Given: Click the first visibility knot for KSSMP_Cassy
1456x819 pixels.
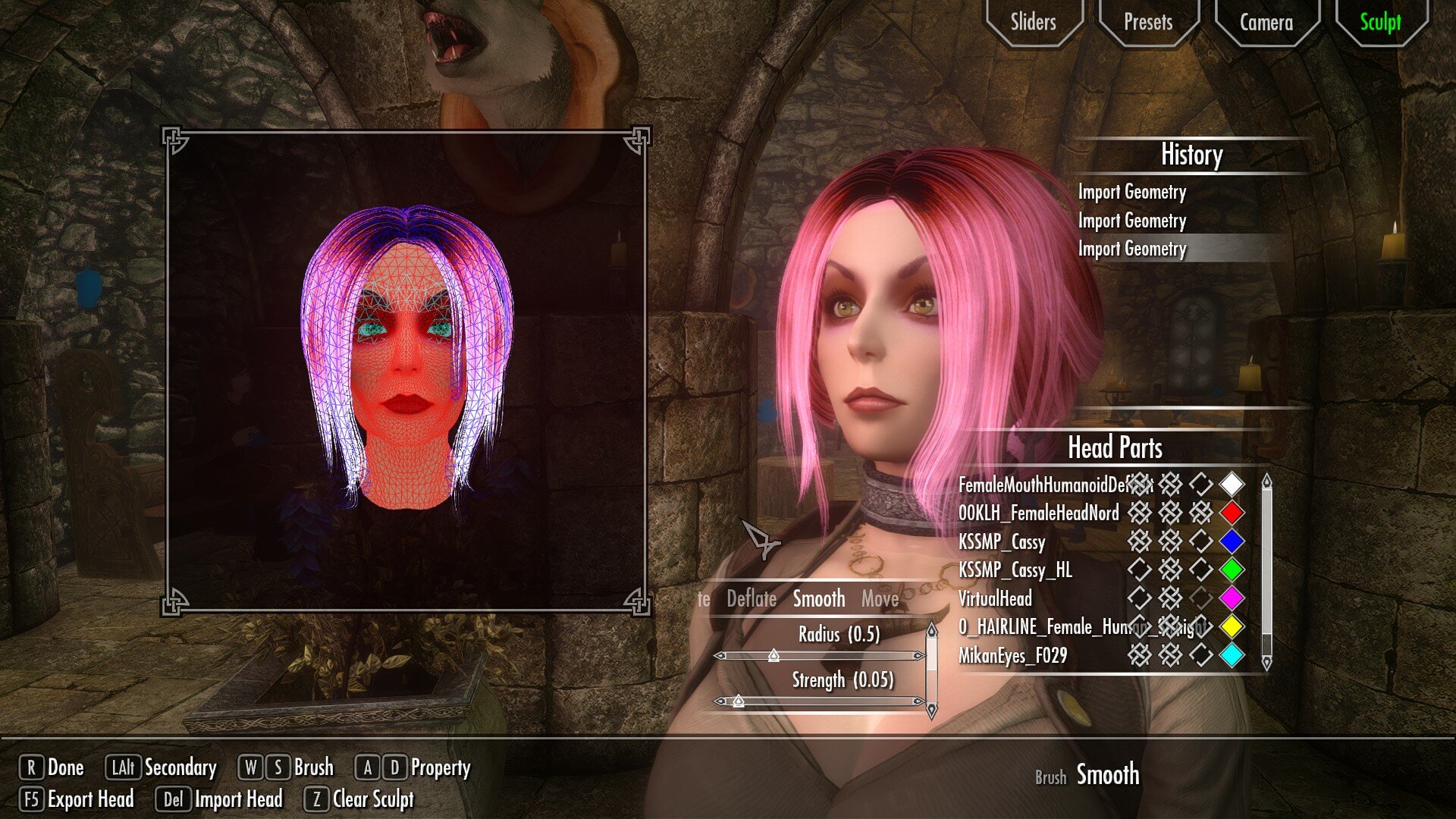Looking at the screenshot, I should (x=1138, y=541).
